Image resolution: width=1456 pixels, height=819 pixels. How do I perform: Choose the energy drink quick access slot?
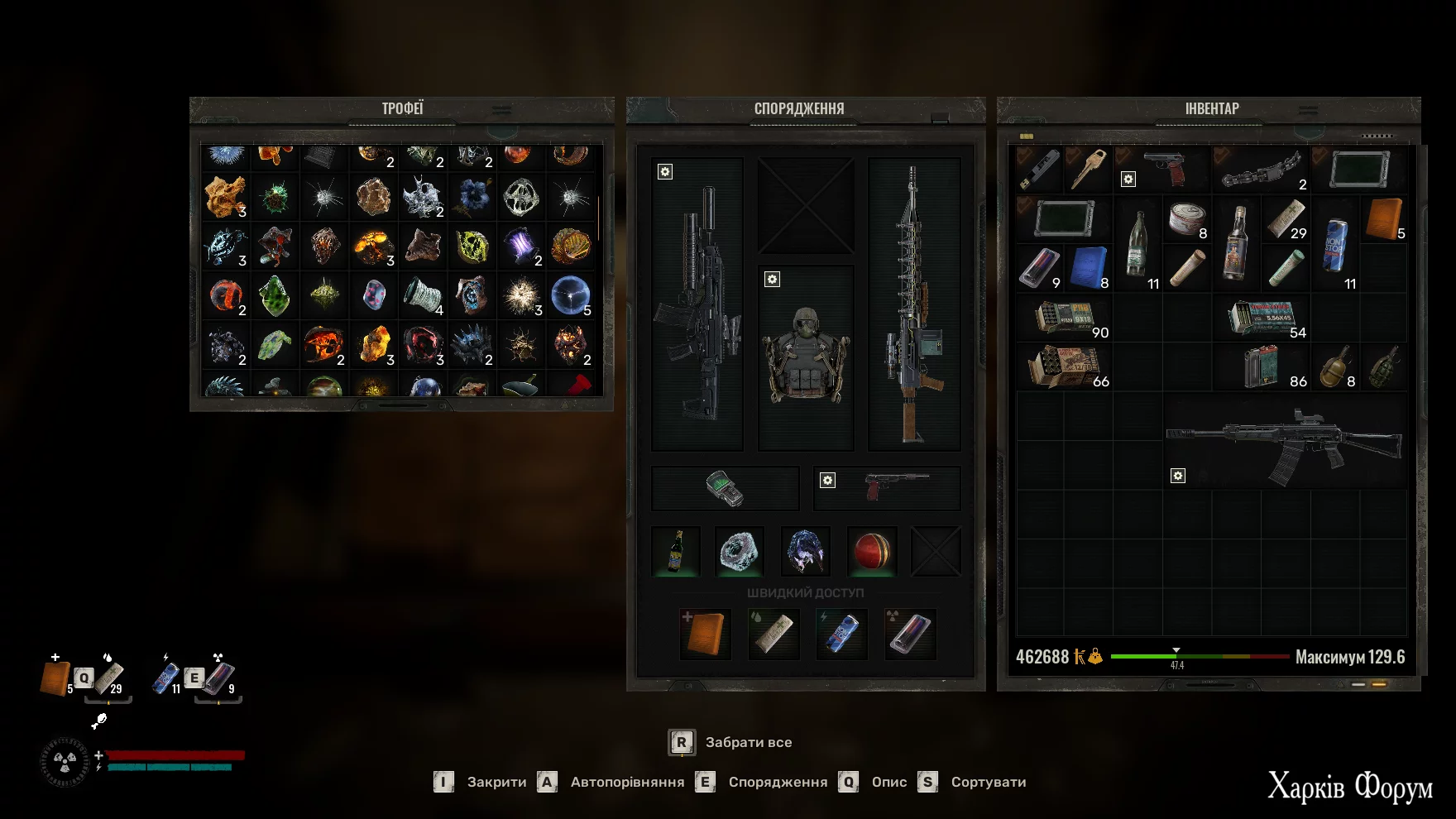(x=841, y=634)
